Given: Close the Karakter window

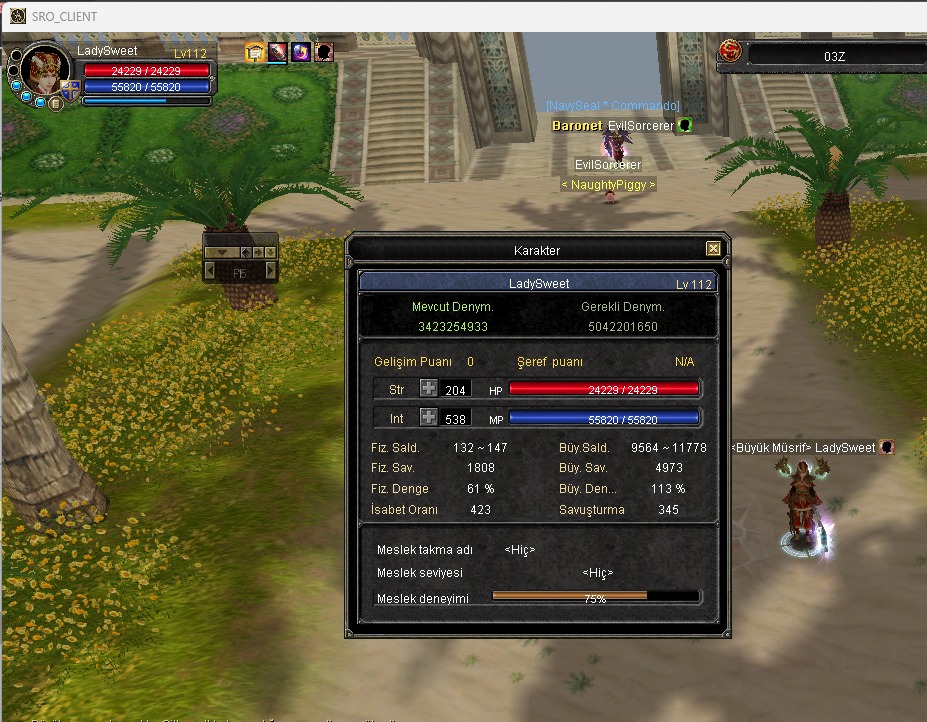Looking at the screenshot, I should [x=713, y=249].
